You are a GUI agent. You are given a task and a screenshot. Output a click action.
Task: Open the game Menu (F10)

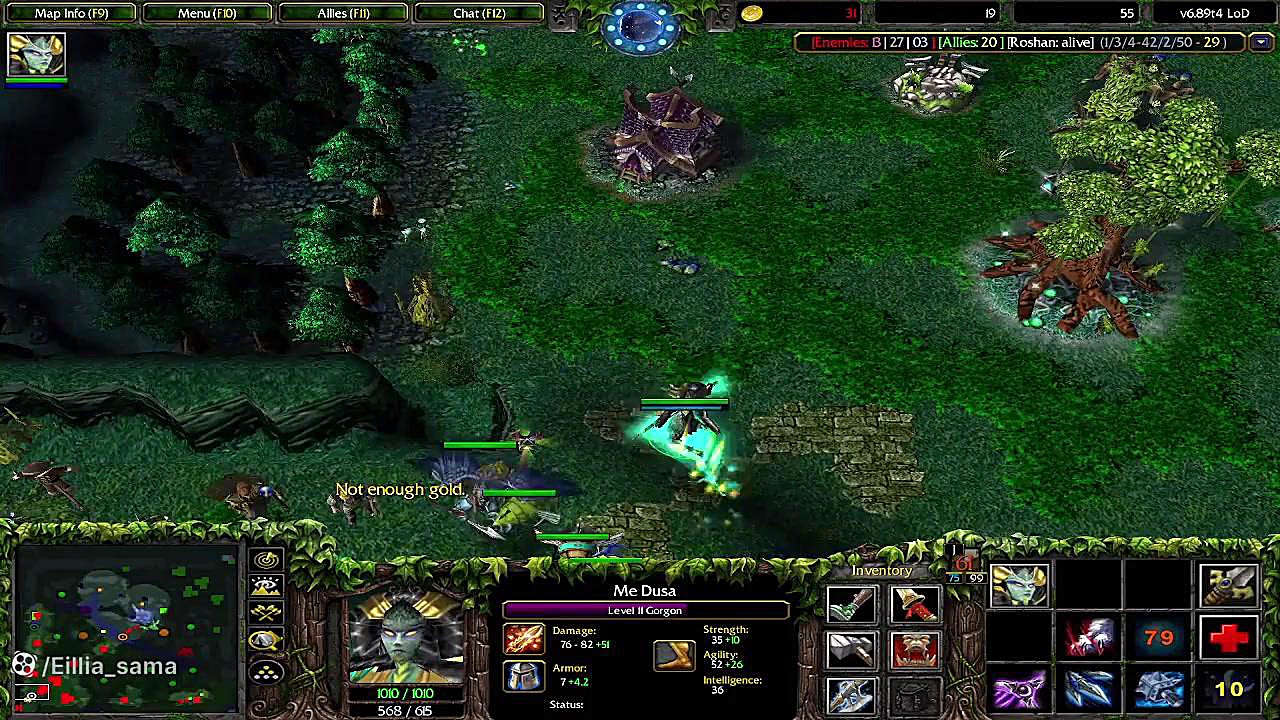tap(207, 13)
